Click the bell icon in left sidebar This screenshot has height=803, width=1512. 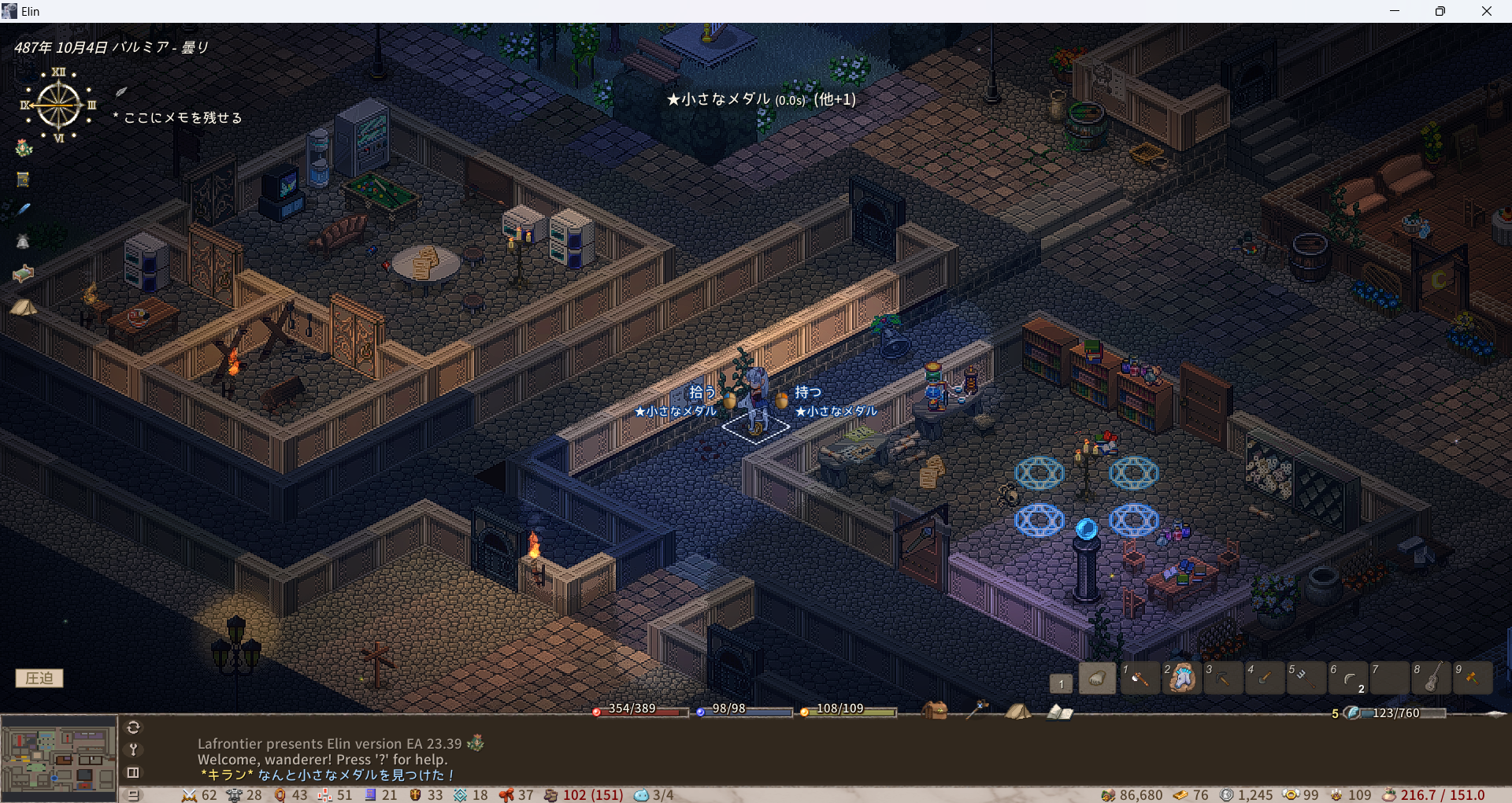point(23,242)
